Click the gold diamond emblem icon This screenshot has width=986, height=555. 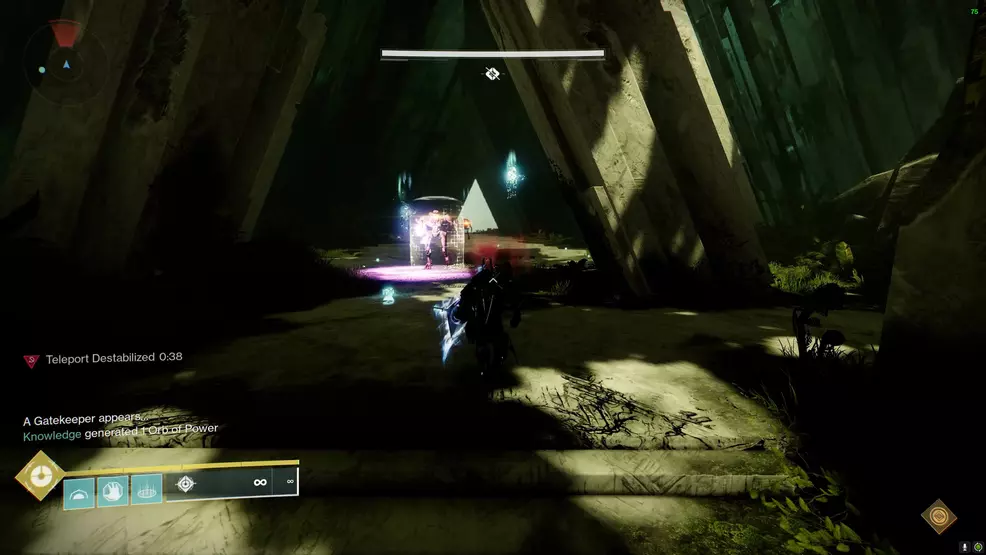pos(938,516)
